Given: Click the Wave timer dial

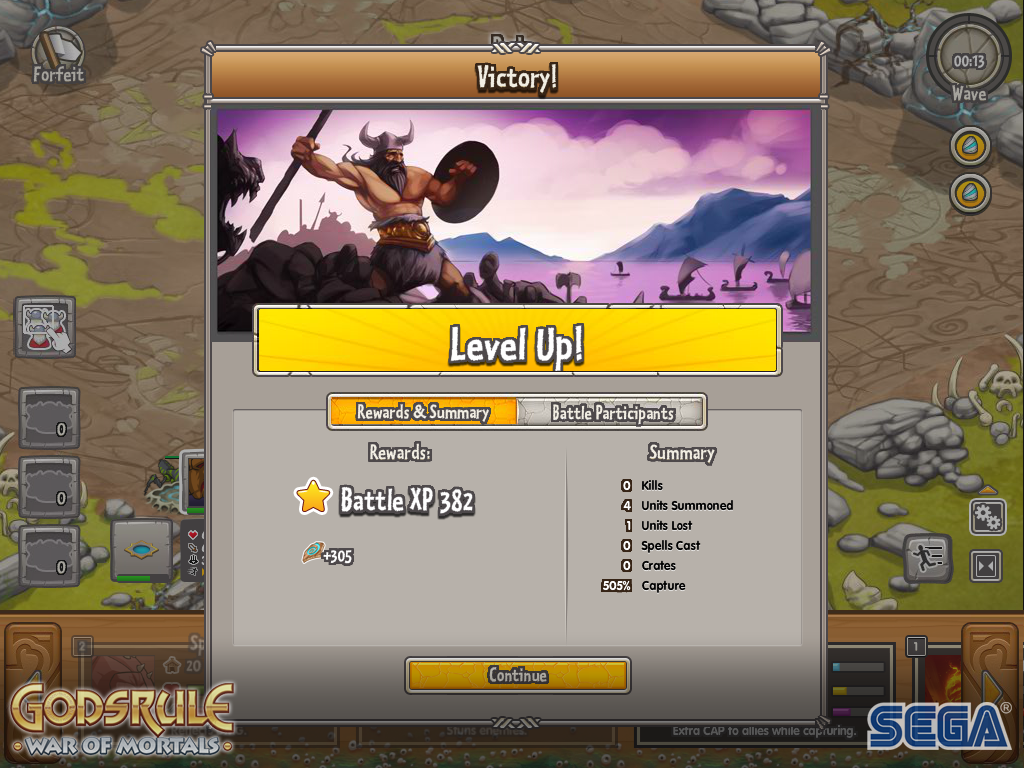Looking at the screenshot, I should [x=968, y=62].
